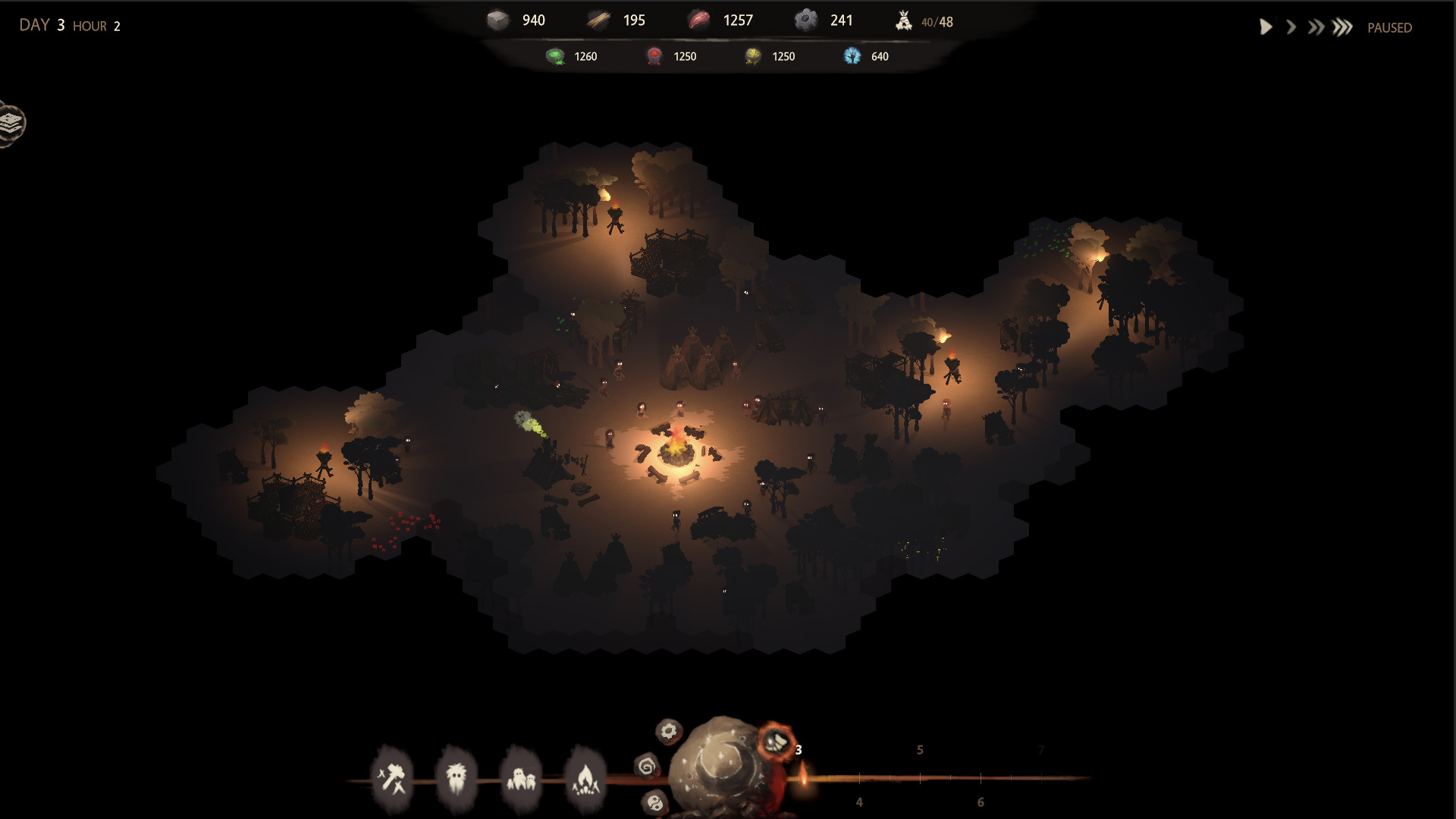
Task: Click the gear resource icon showing 241
Action: click(x=806, y=19)
